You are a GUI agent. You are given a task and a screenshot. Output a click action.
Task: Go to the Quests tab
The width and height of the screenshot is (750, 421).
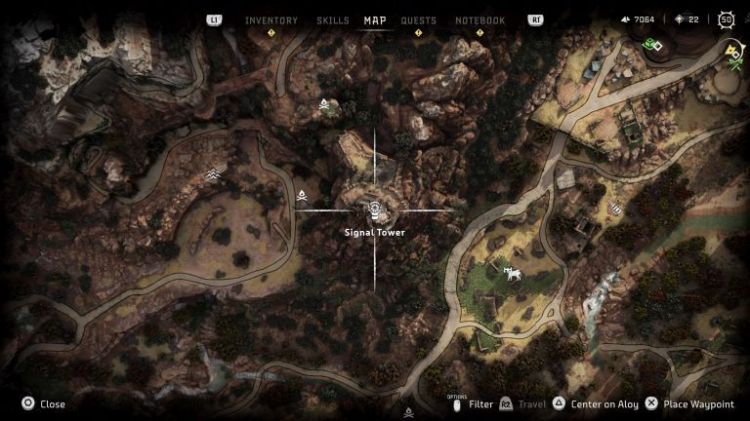(418, 20)
